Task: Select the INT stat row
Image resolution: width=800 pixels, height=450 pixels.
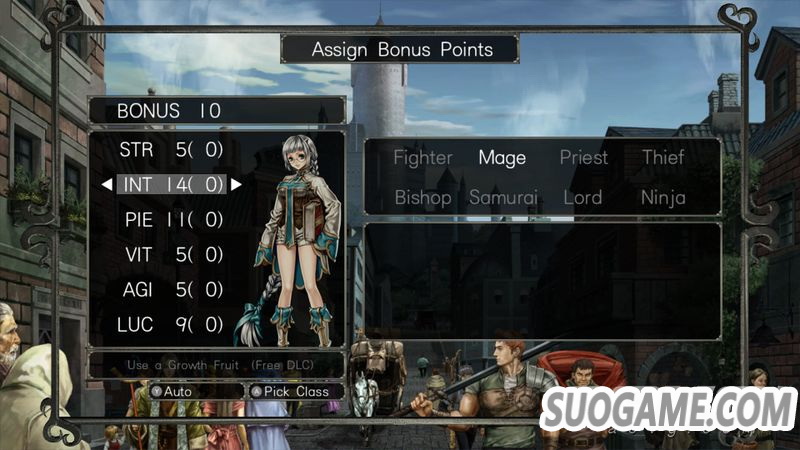Action: [171, 184]
